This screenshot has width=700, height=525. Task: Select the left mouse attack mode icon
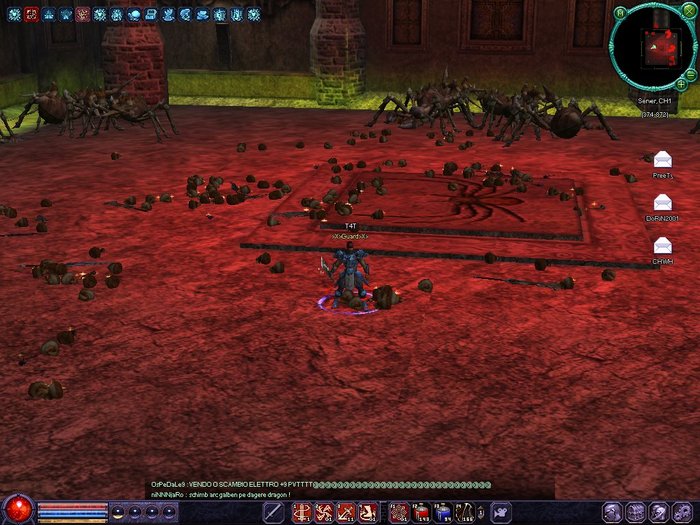273,513
